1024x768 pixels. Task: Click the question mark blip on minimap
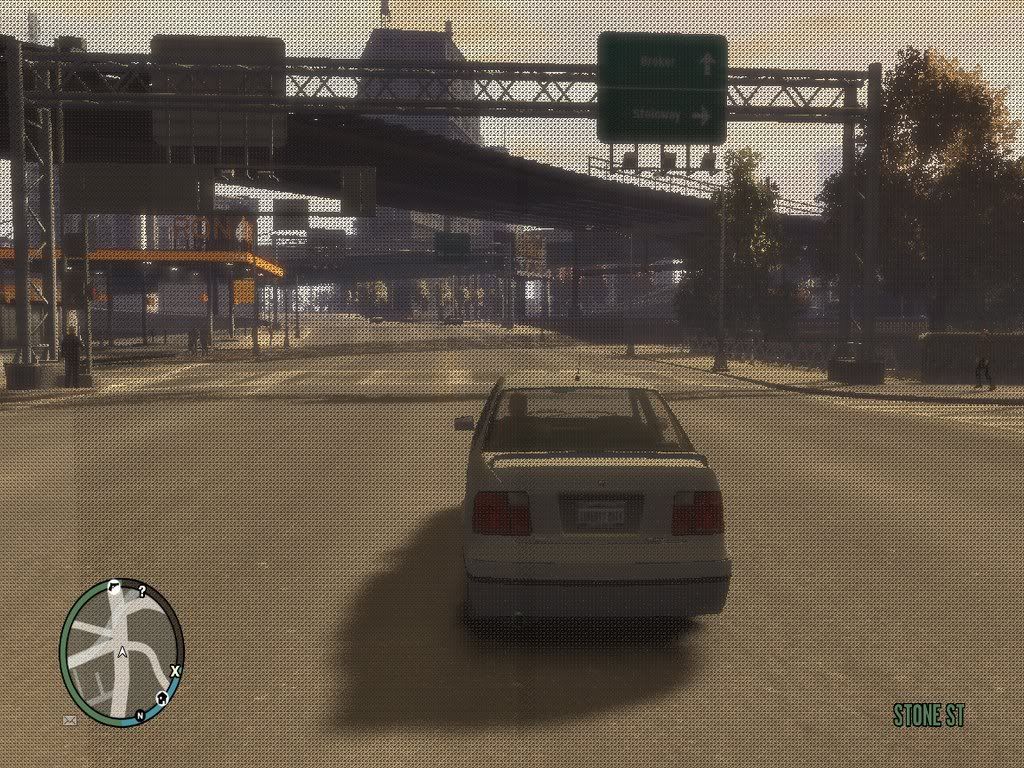point(142,591)
